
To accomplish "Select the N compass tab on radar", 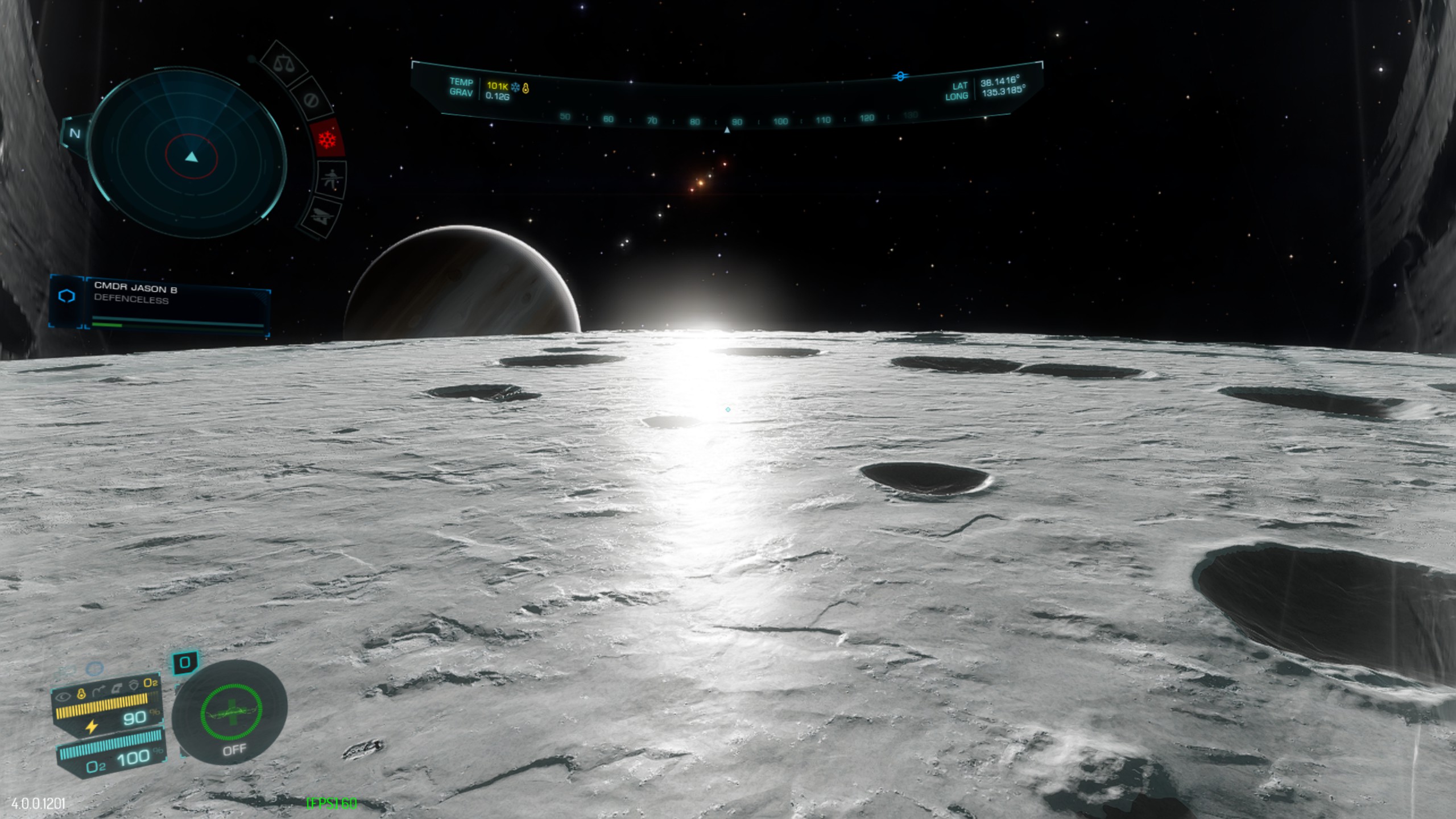I will 75,134.
